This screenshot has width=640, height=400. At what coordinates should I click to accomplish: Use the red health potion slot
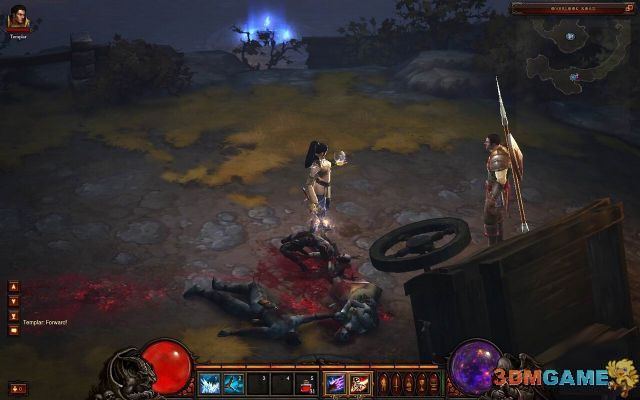pos(306,381)
